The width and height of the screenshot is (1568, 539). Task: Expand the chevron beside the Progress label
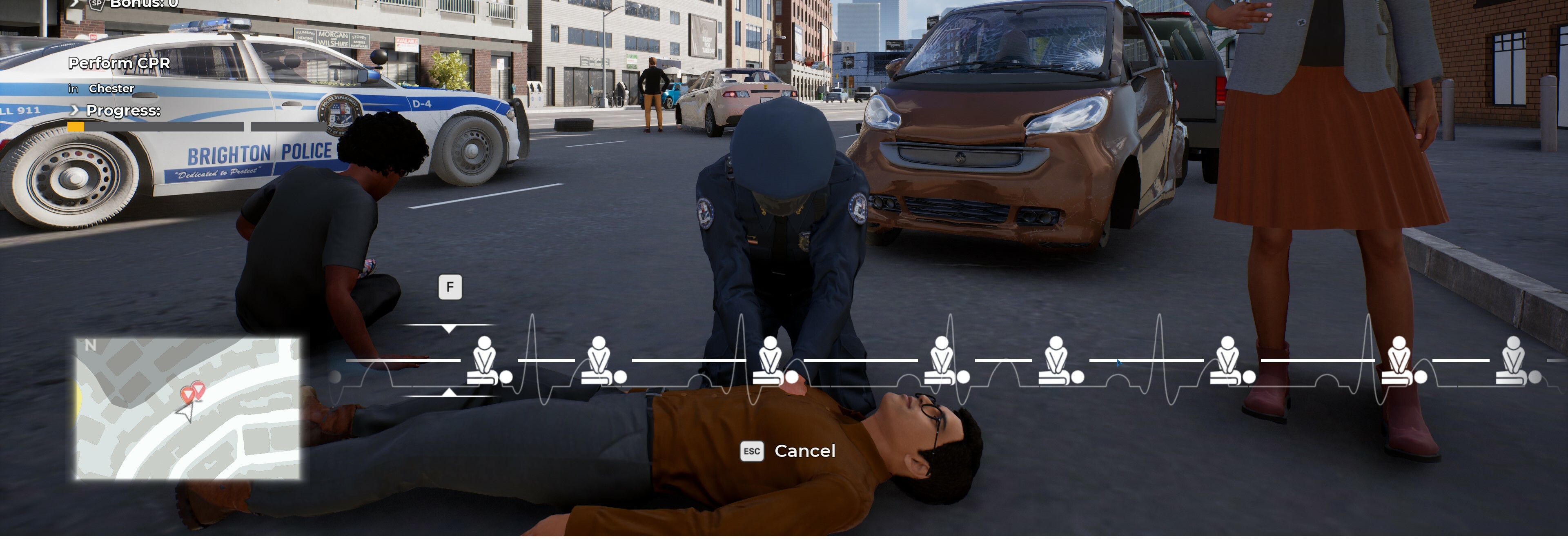coord(74,111)
